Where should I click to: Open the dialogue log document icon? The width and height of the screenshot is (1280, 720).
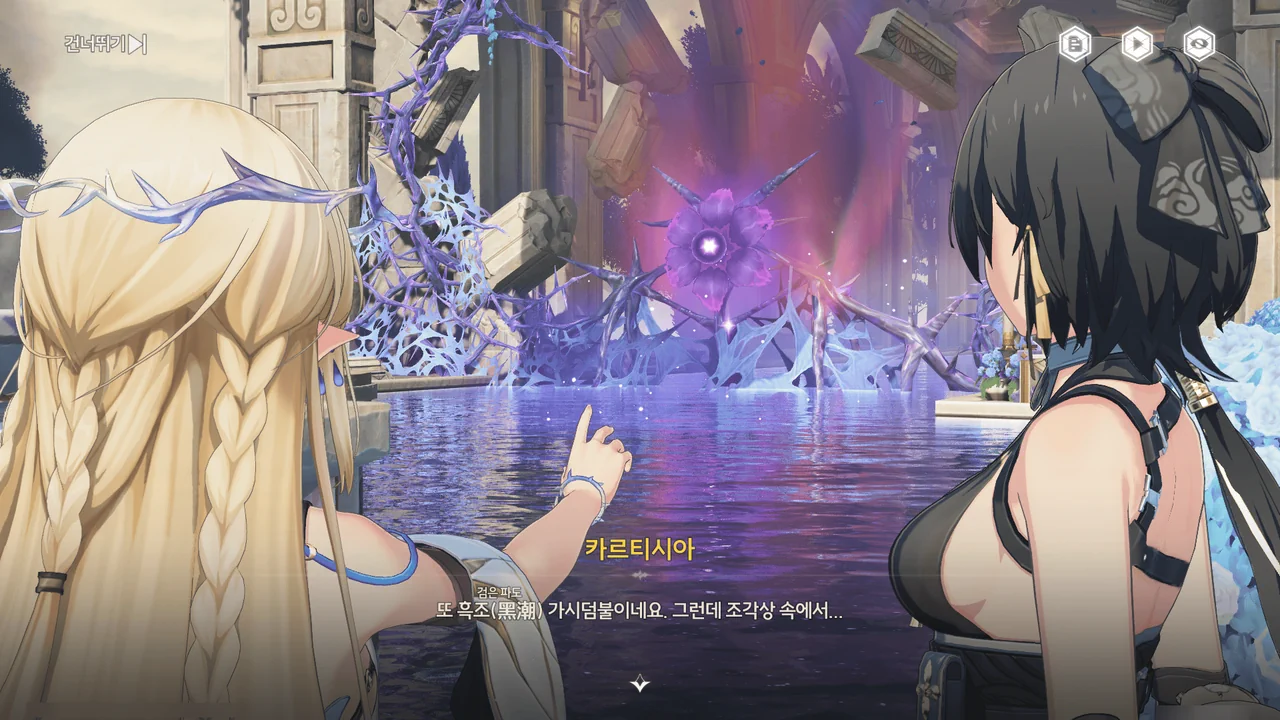[1076, 43]
